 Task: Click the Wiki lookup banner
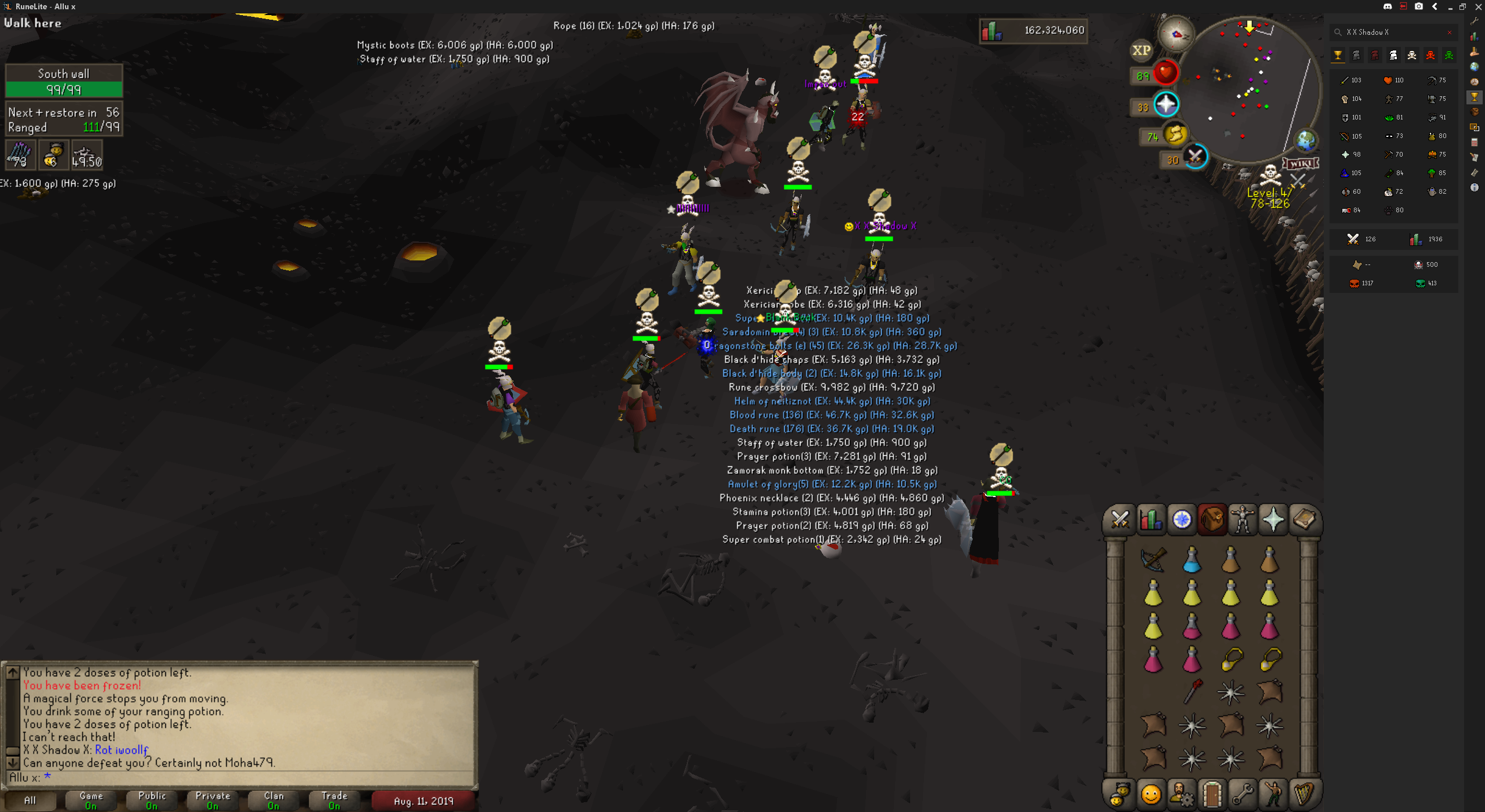(x=1300, y=164)
